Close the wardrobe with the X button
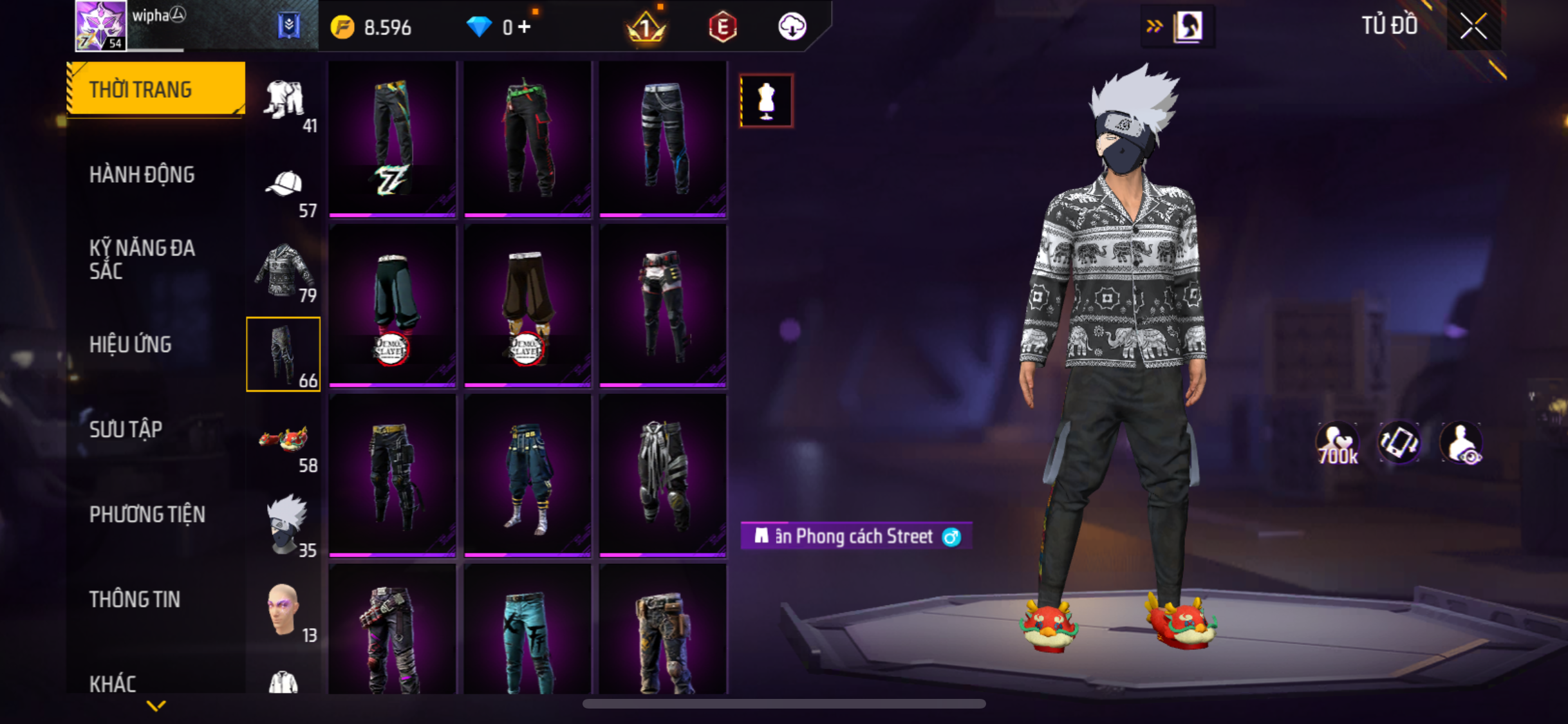The height and width of the screenshot is (724, 1568). [1473, 26]
